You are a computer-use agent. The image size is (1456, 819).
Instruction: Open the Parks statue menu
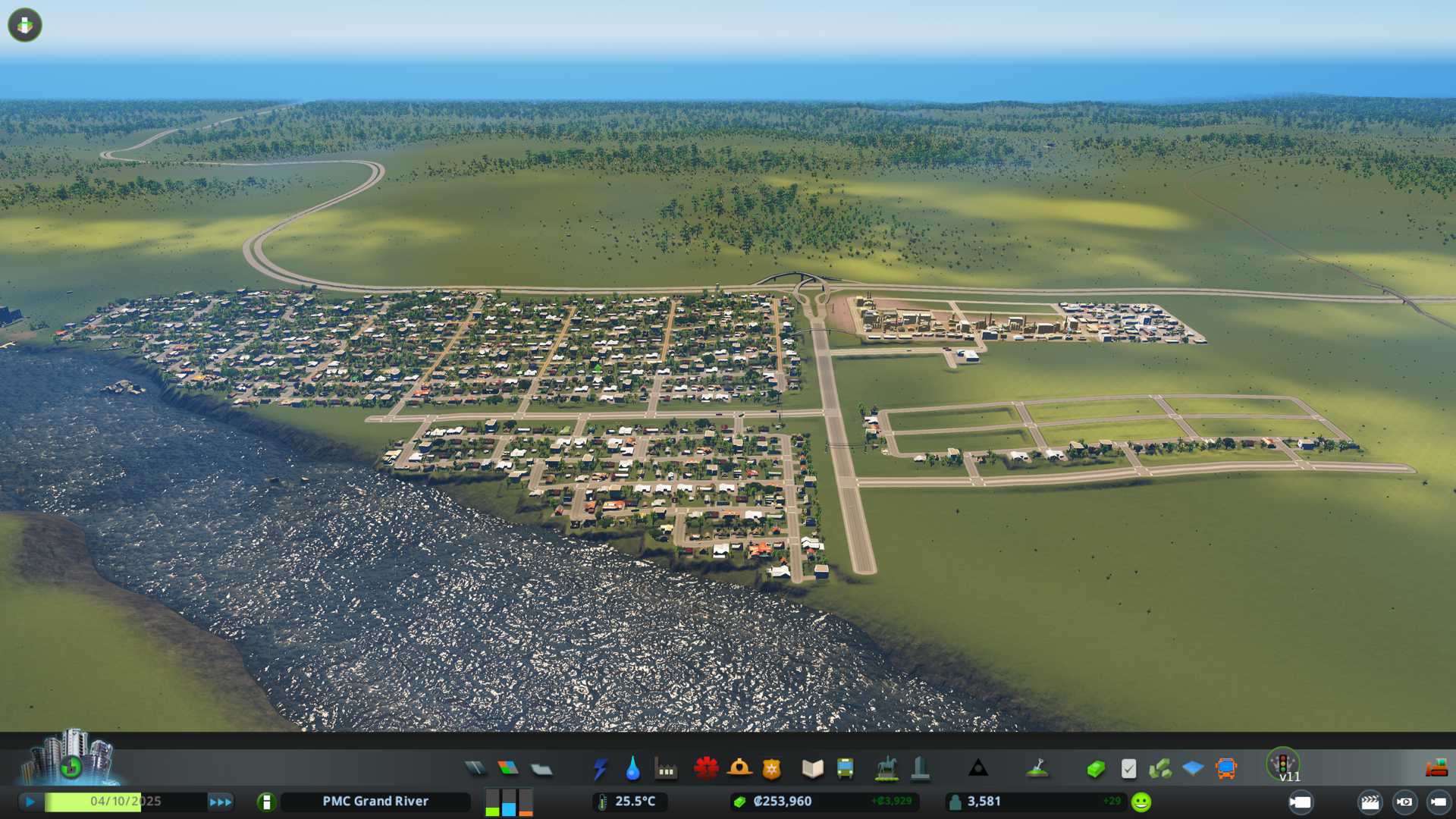[886, 769]
